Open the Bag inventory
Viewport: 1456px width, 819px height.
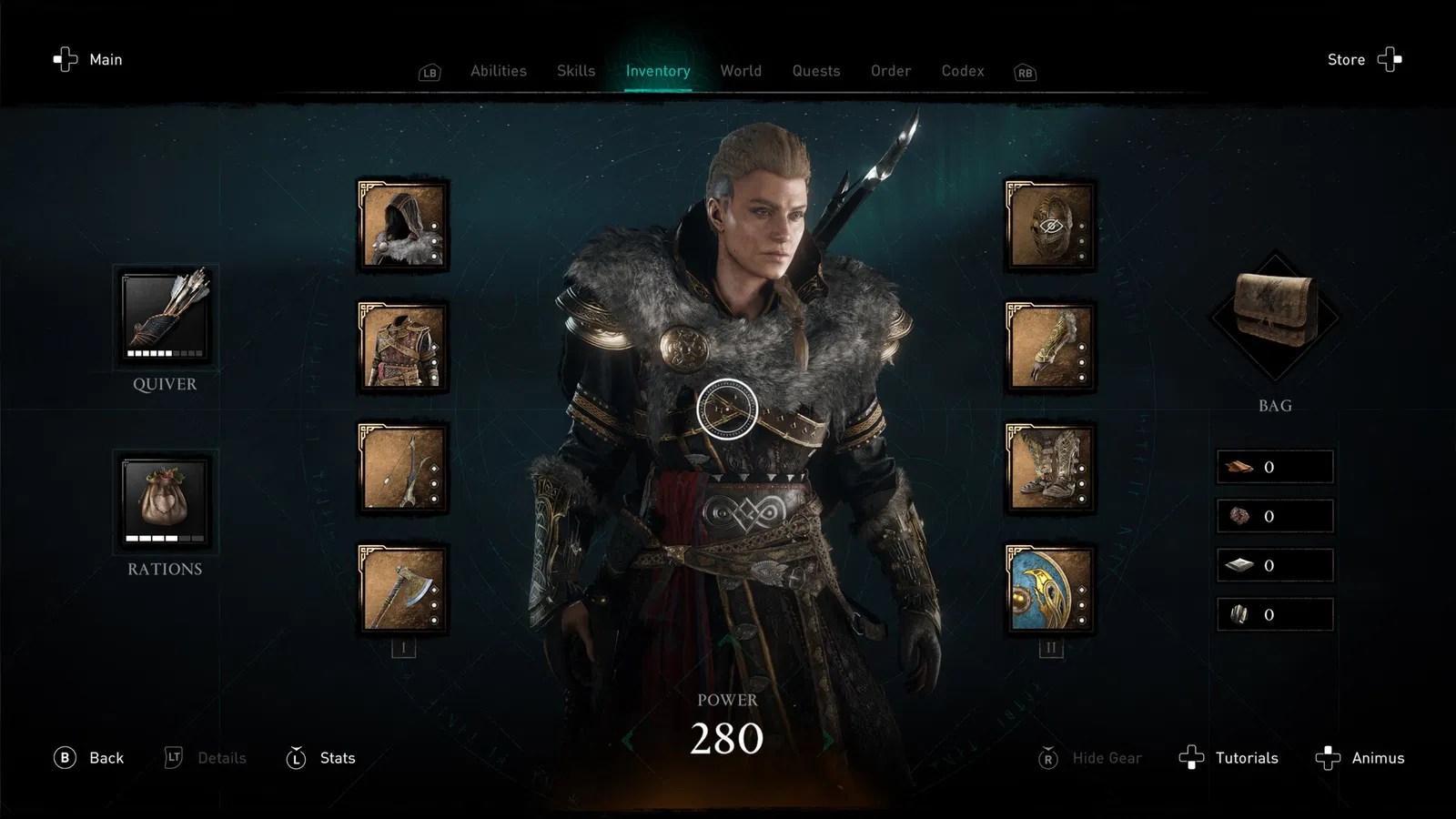(x=1276, y=318)
